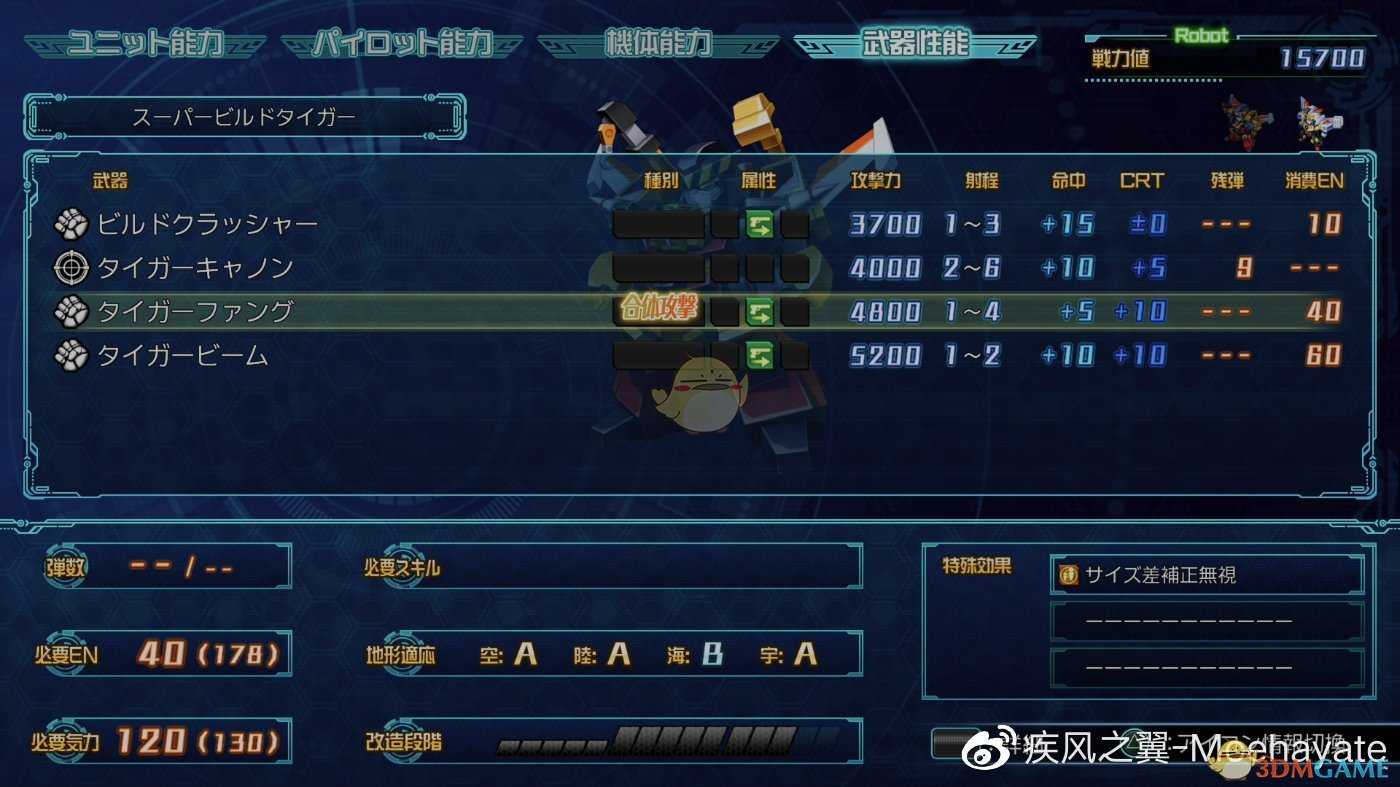
Task: Toggle the 空 terrain rating A
Action: (x=524, y=655)
